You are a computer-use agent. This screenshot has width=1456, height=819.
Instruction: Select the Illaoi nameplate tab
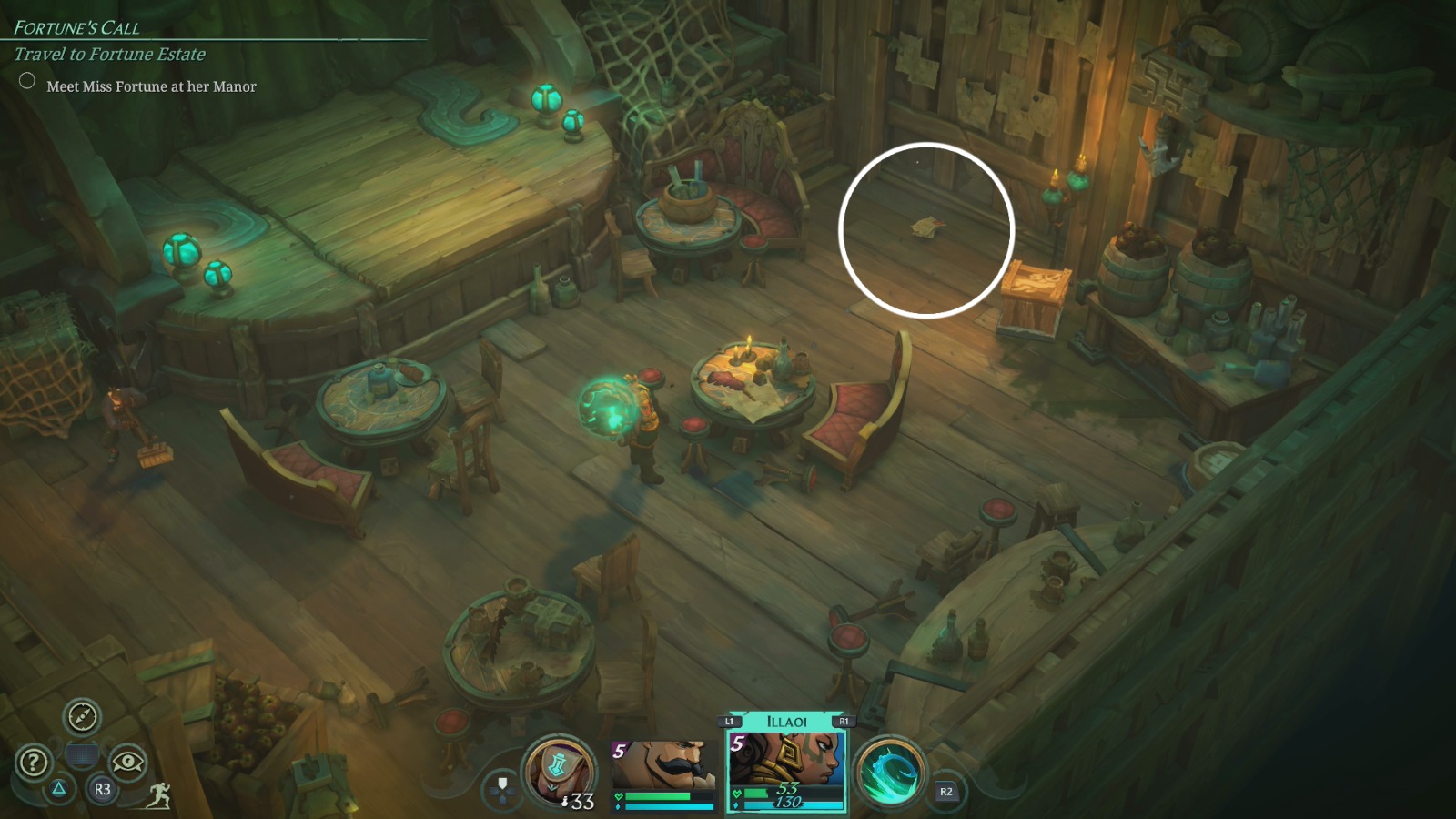click(786, 718)
